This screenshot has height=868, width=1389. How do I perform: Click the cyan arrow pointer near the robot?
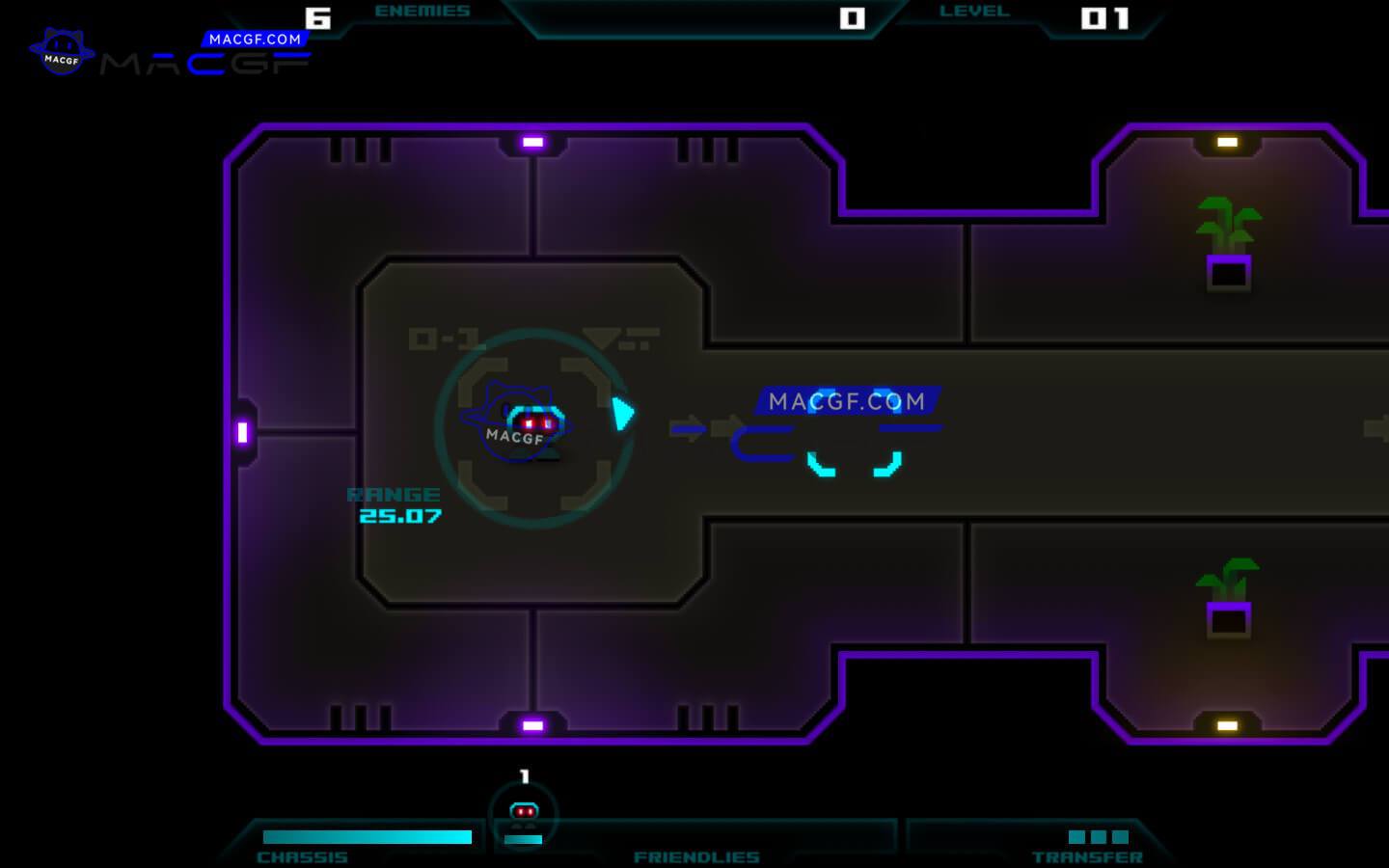(x=623, y=413)
